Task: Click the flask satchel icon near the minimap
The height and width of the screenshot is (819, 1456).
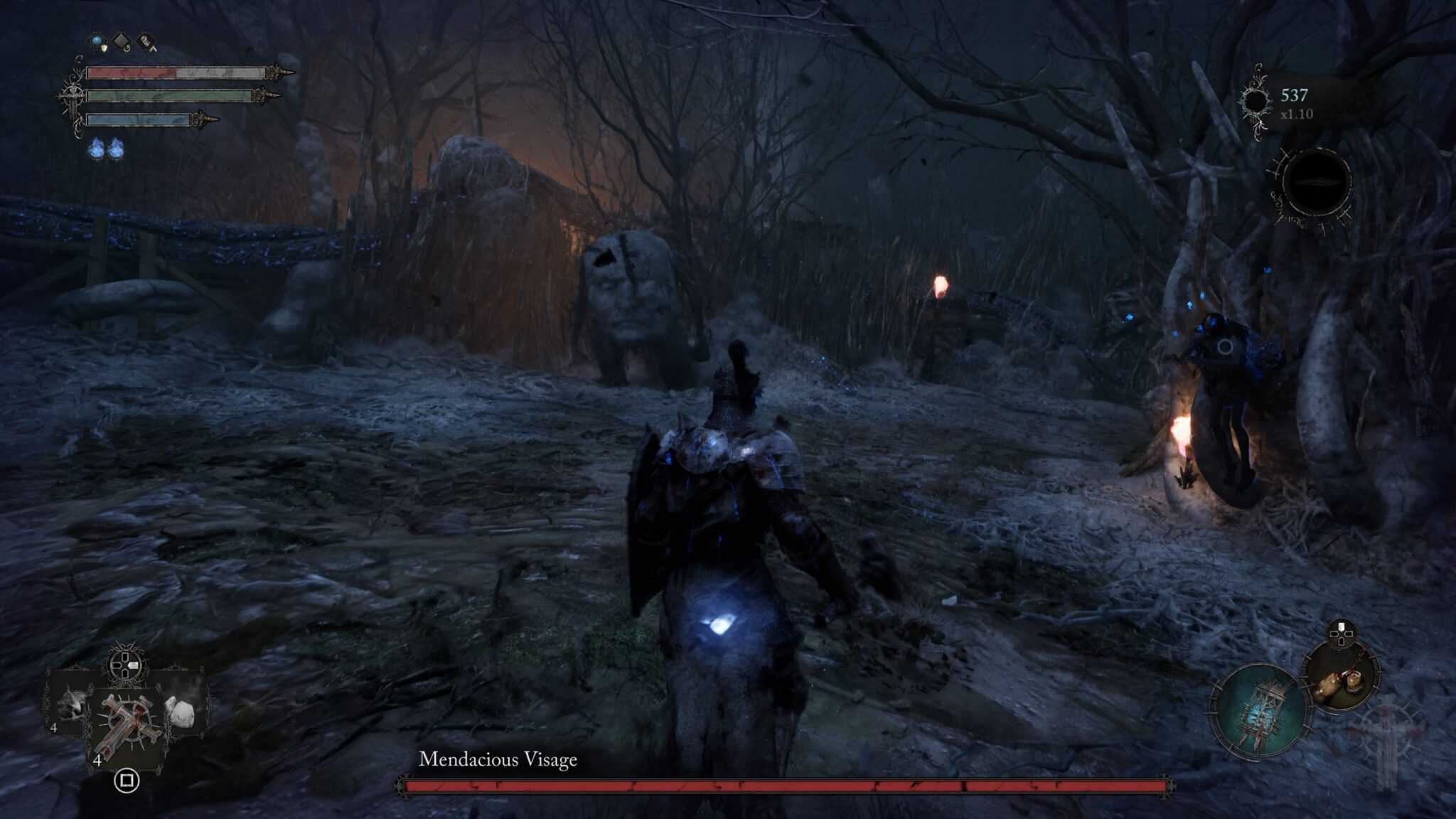Action: [1341, 679]
